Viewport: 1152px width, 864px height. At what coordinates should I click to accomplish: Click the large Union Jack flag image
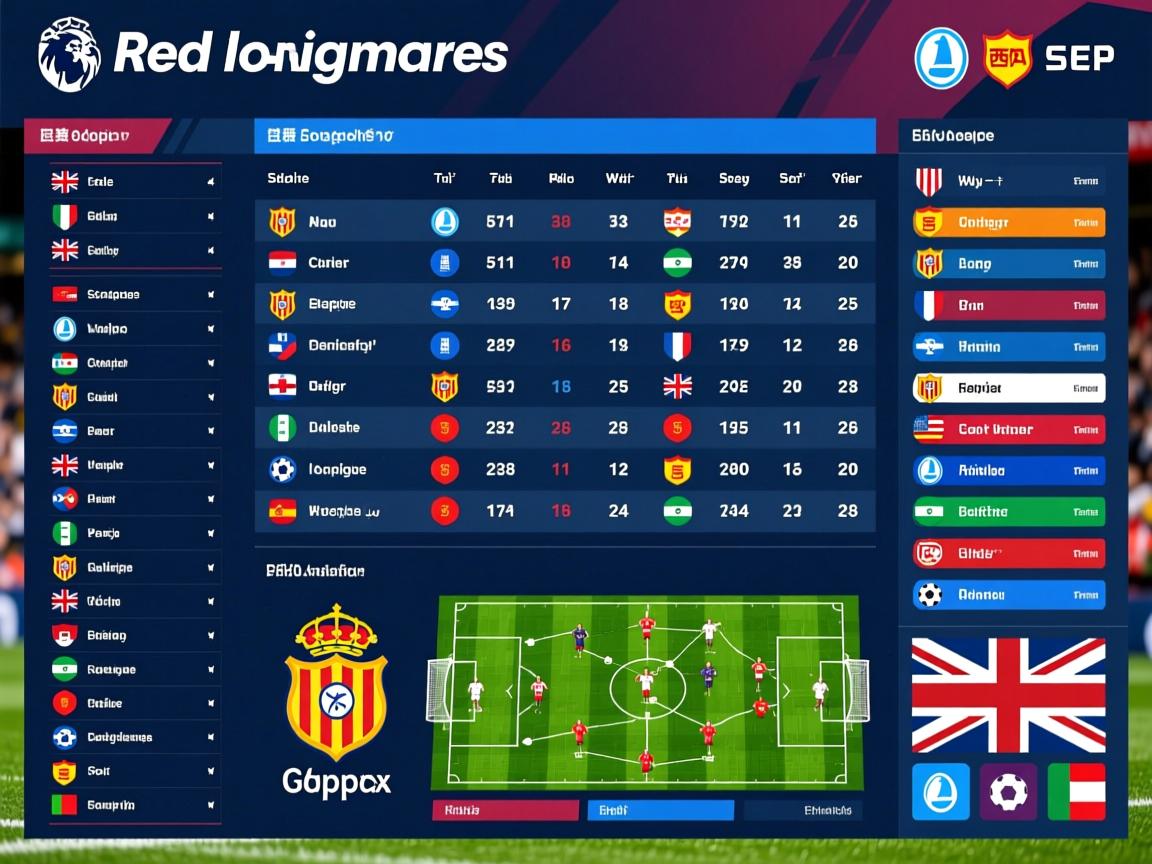pyautogui.click(x=1008, y=696)
